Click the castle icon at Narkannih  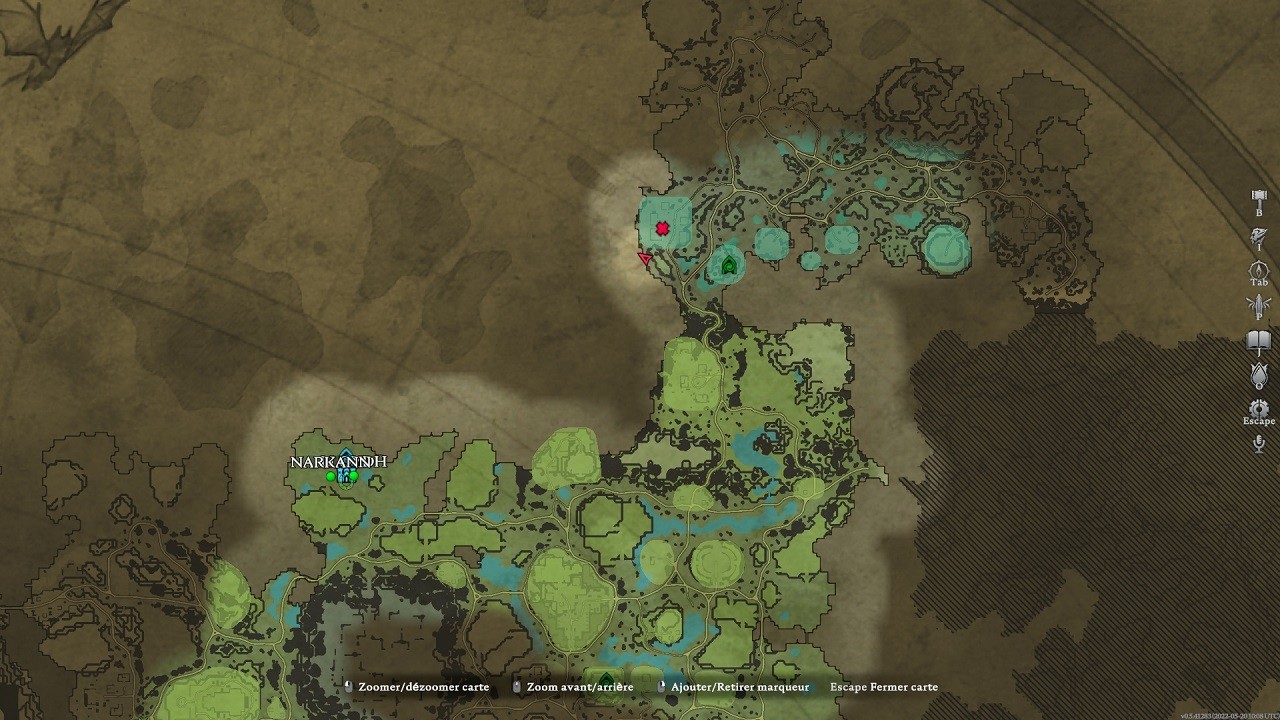345,468
